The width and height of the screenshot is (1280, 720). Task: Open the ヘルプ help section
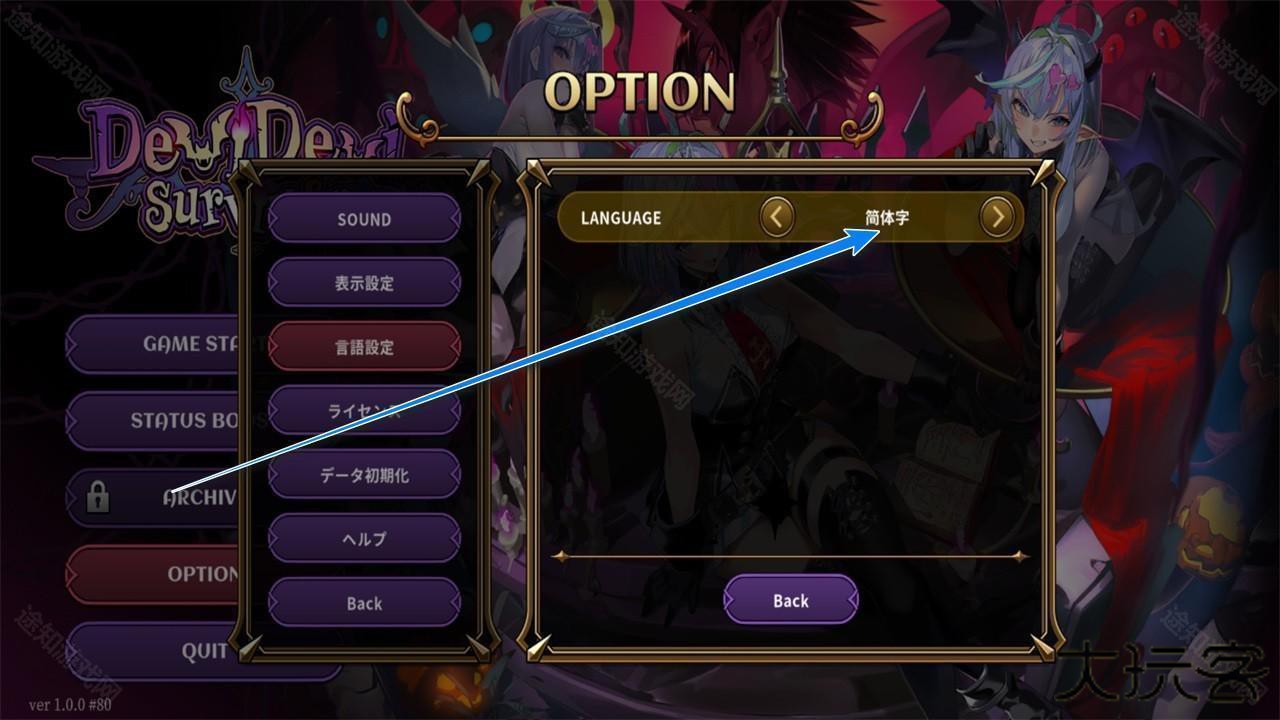[x=364, y=539]
